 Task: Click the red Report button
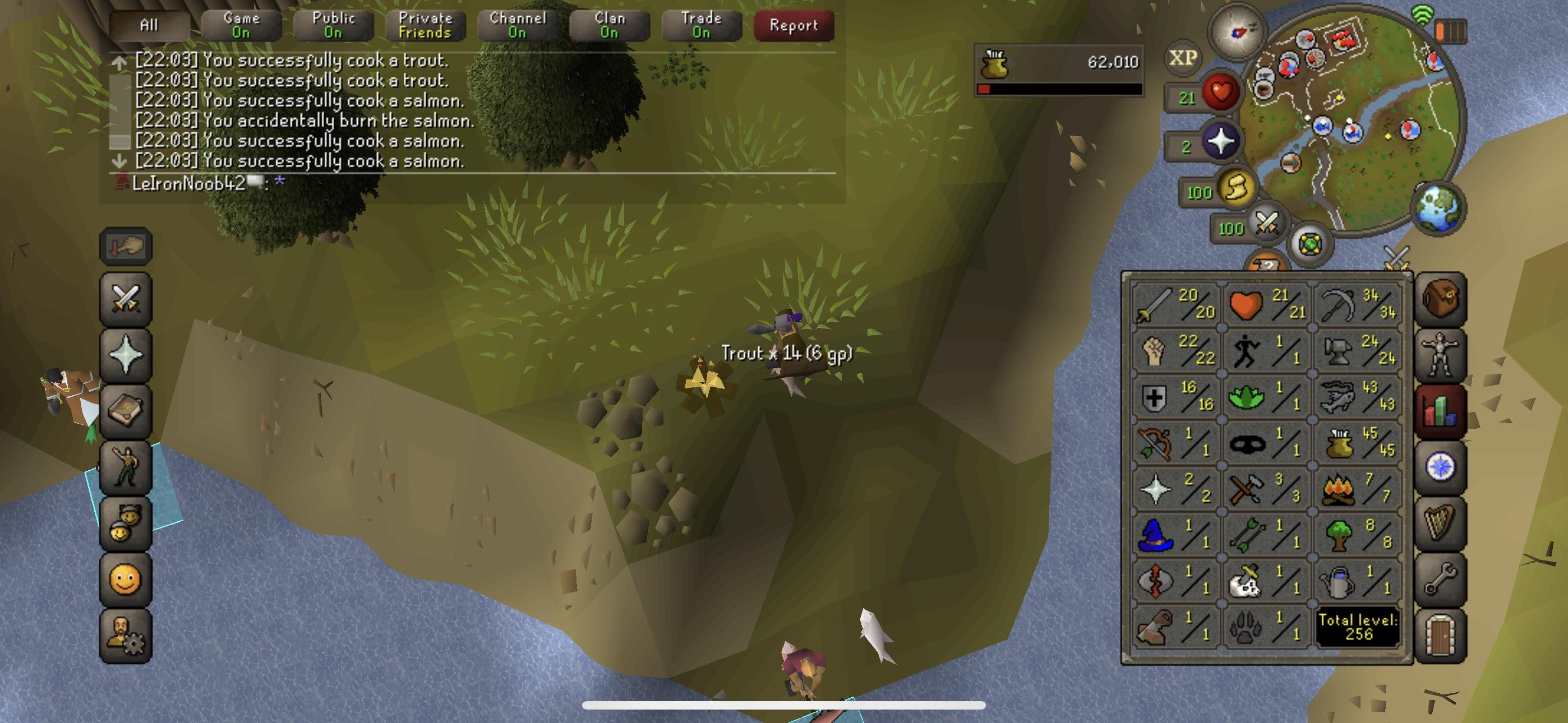pyautogui.click(x=793, y=26)
